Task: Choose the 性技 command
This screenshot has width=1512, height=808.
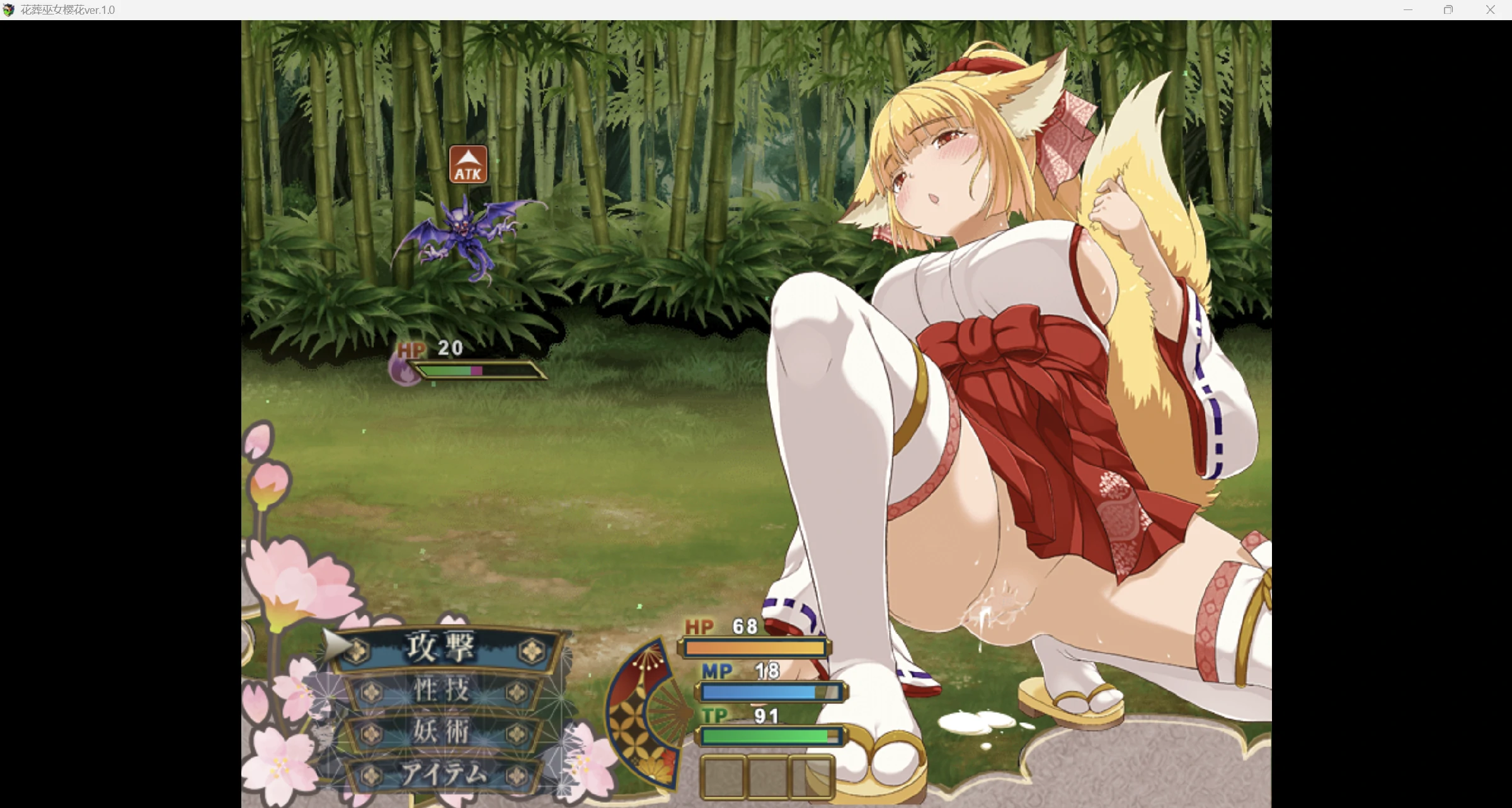Action: point(442,691)
